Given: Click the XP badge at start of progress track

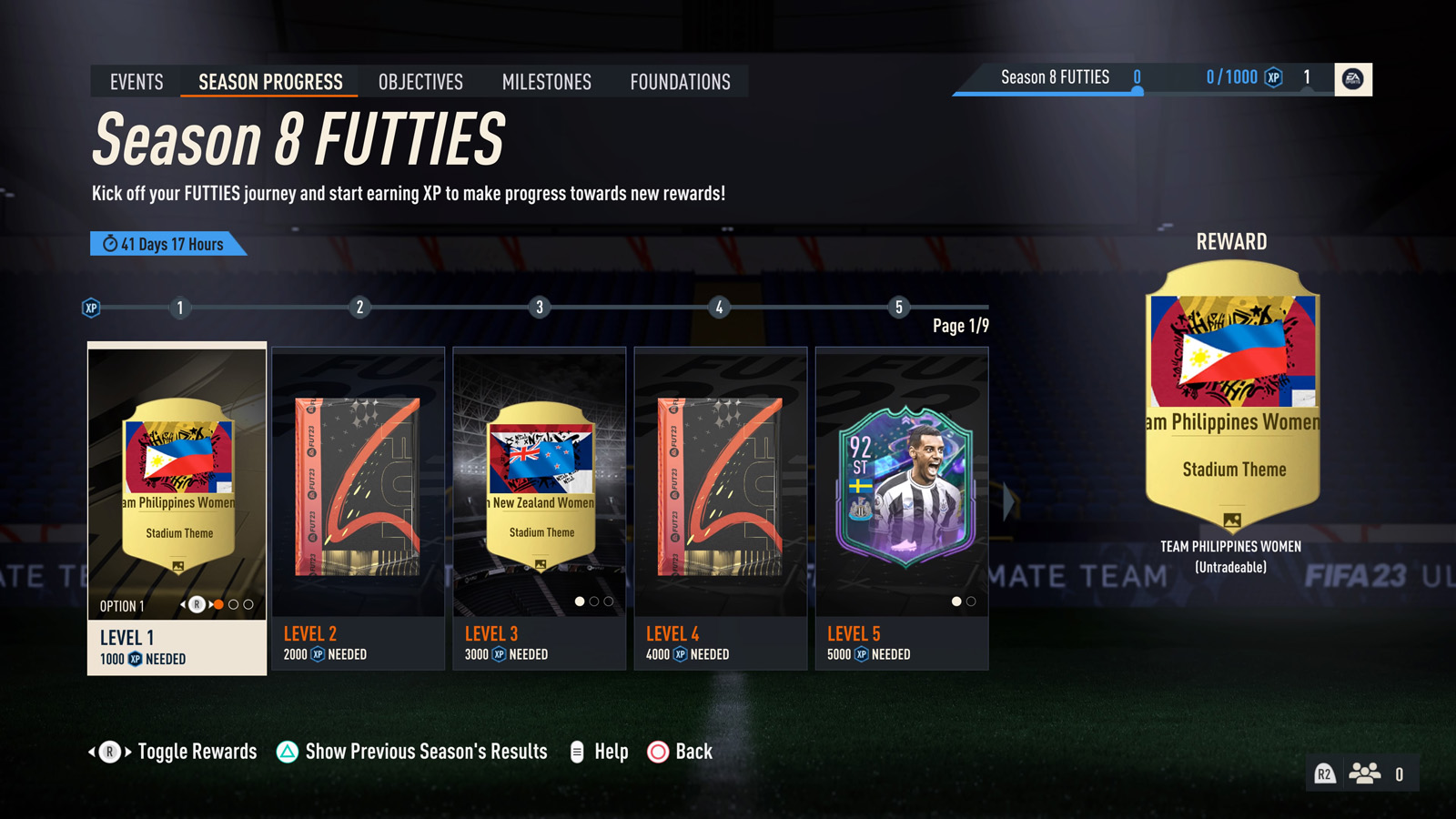Looking at the screenshot, I should pyautogui.click(x=90, y=308).
